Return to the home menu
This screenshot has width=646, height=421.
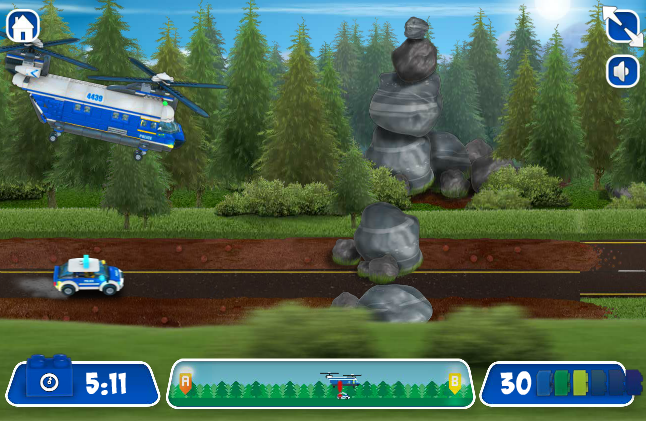[22, 25]
